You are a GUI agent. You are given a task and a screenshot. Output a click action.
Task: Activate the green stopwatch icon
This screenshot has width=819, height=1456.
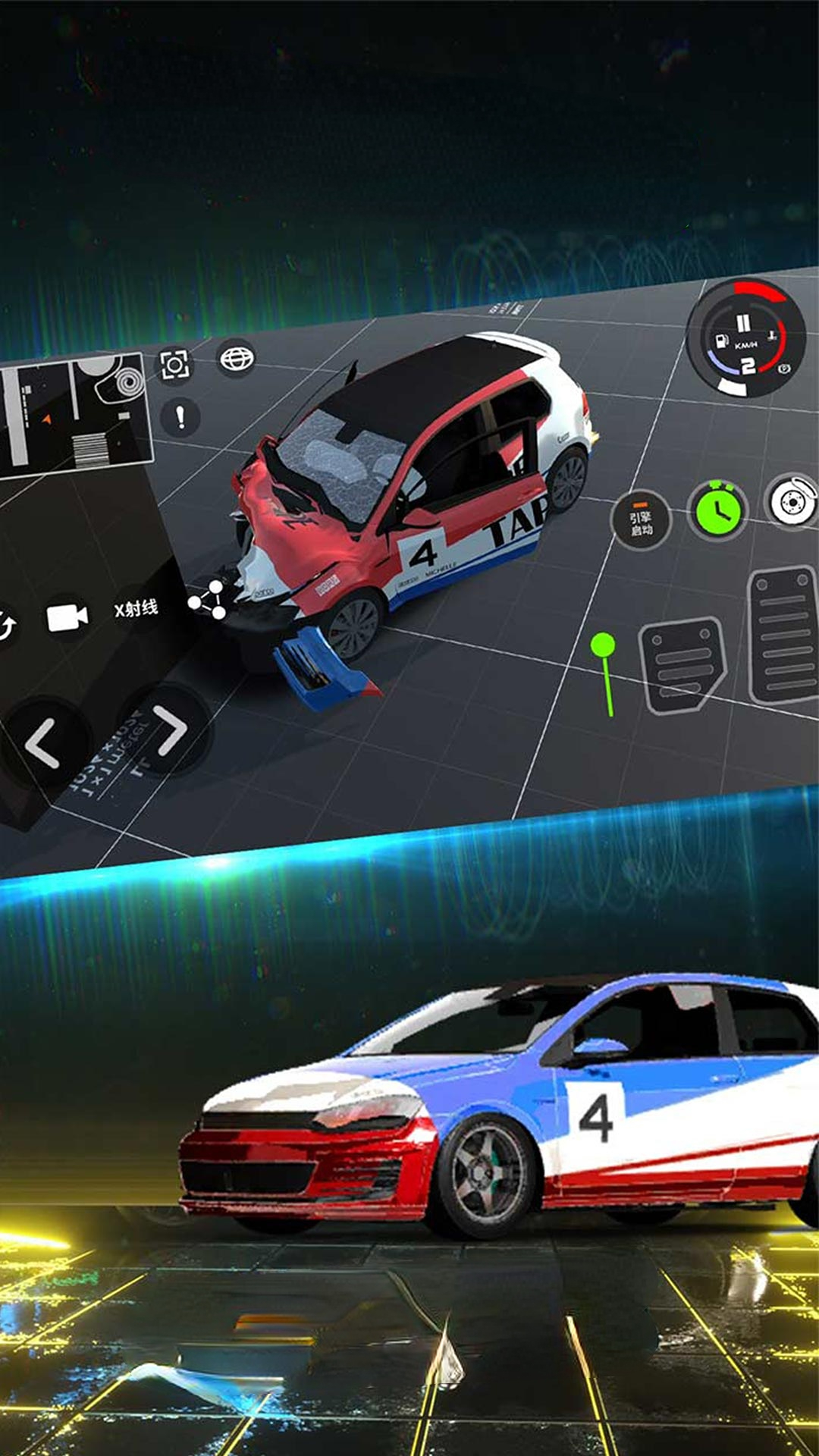pyautogui.click(x=717, y=511)
